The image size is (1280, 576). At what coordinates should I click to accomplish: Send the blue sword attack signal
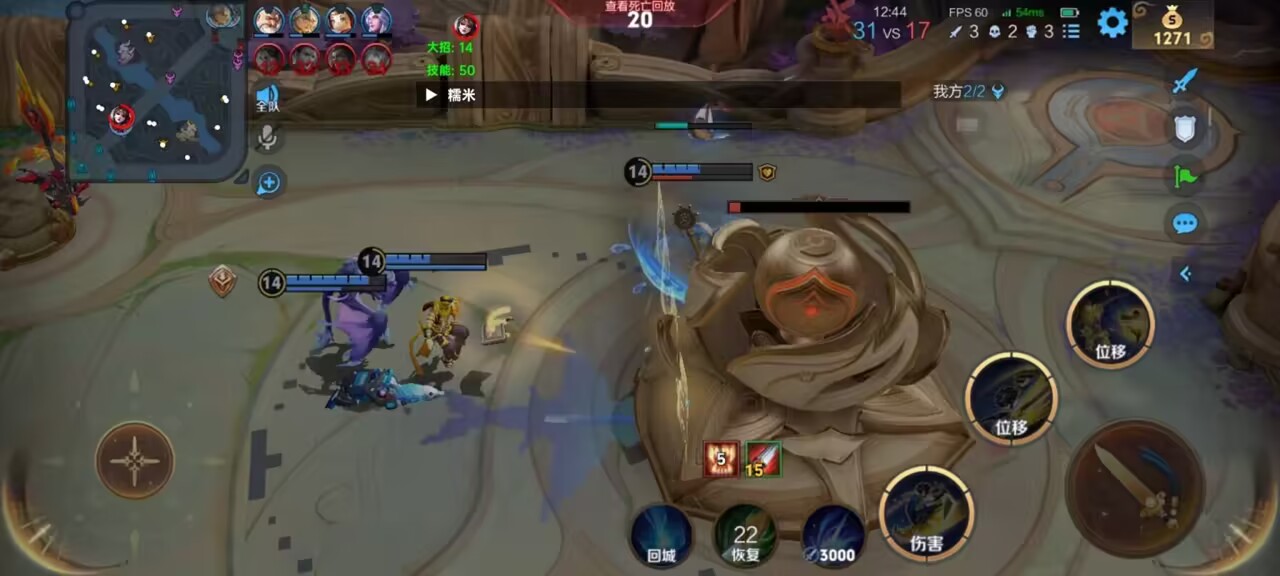(1185, 80)
